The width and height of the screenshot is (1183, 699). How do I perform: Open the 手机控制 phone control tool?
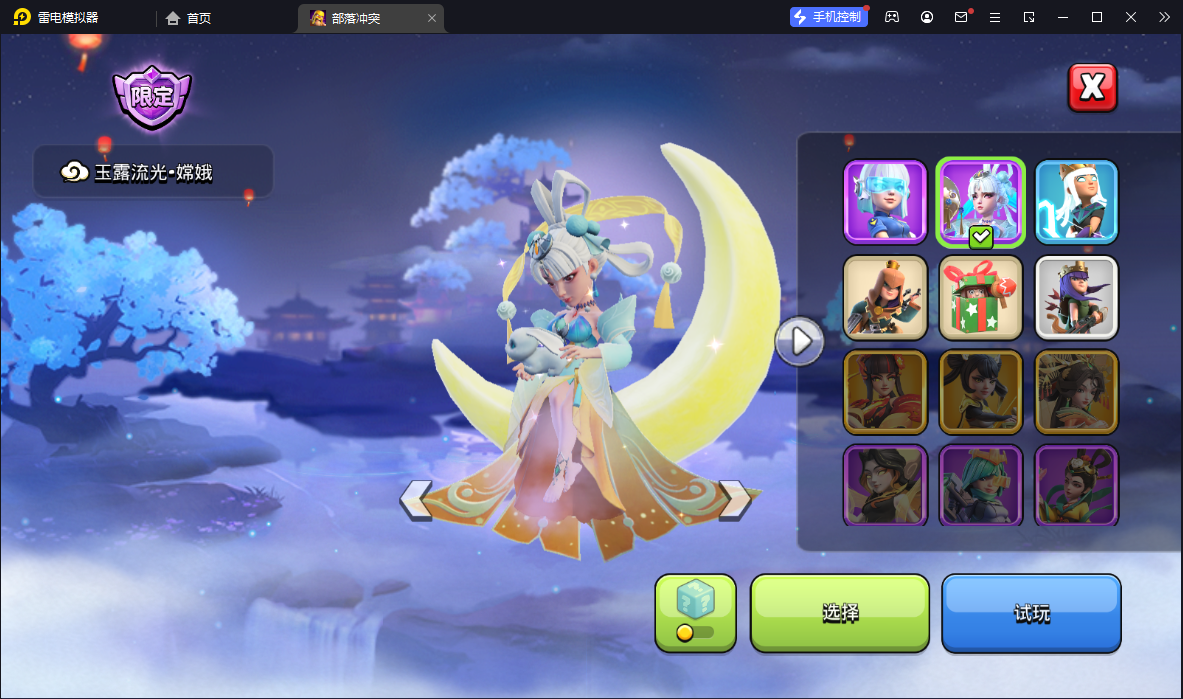(x=829, y=17)
